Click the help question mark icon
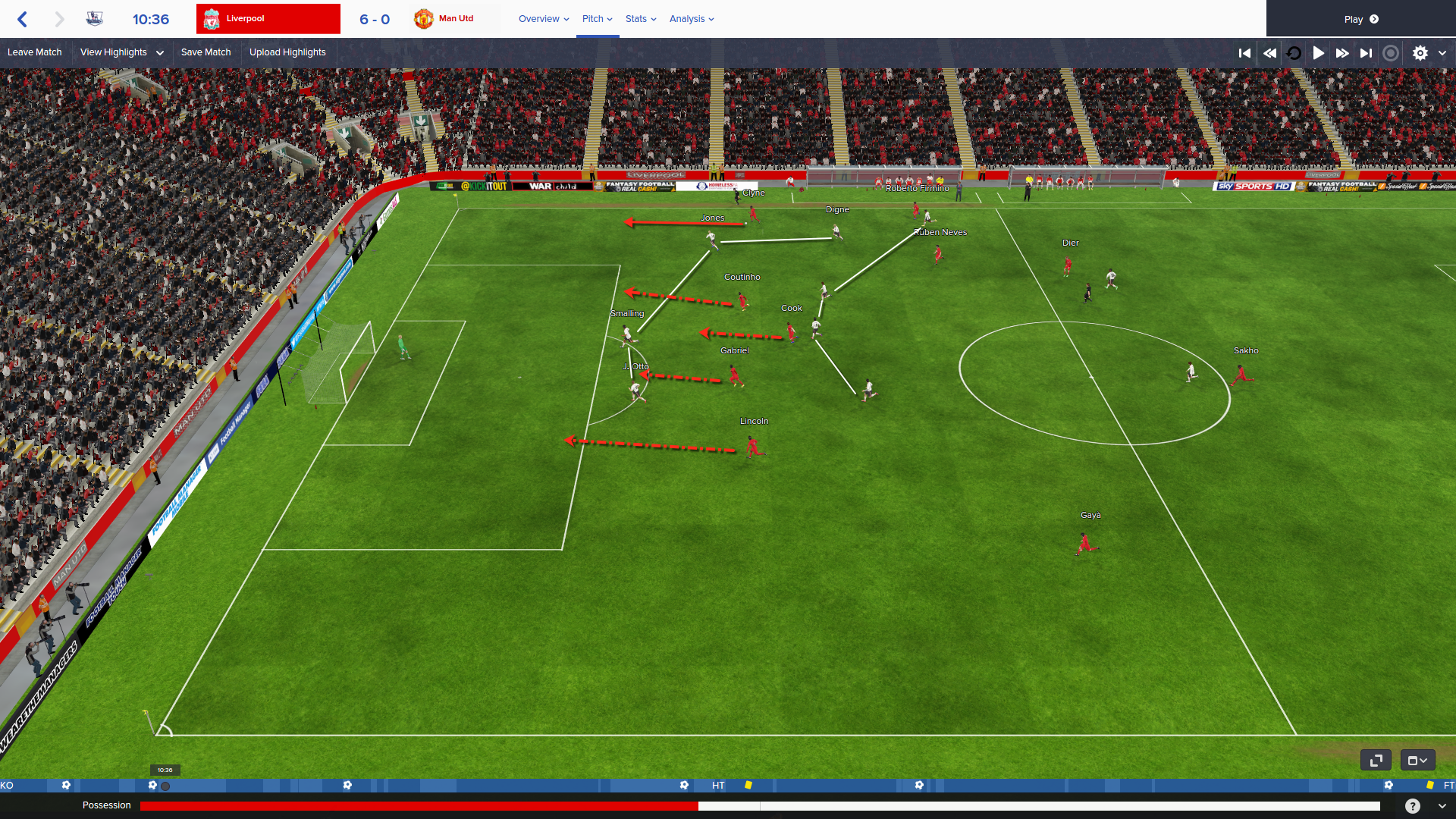 [x=1412, y=806]
